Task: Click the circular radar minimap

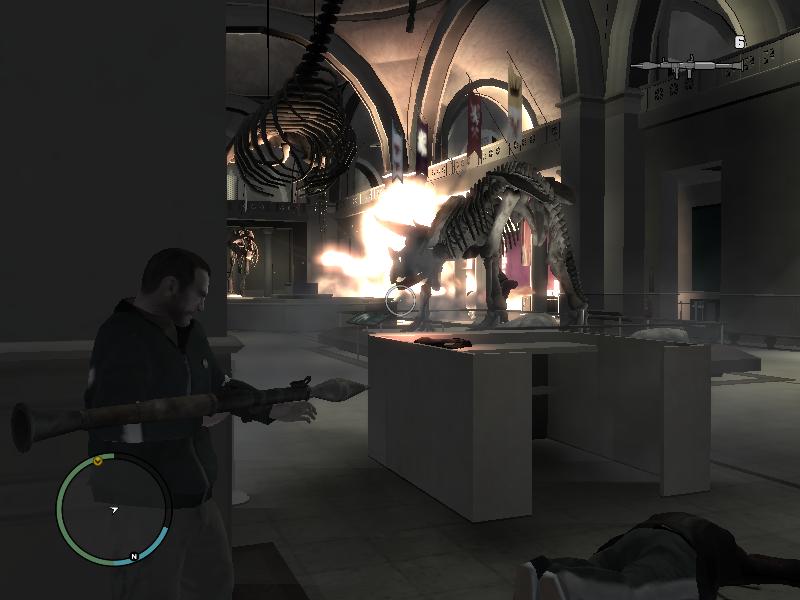Action: (114, 509)
